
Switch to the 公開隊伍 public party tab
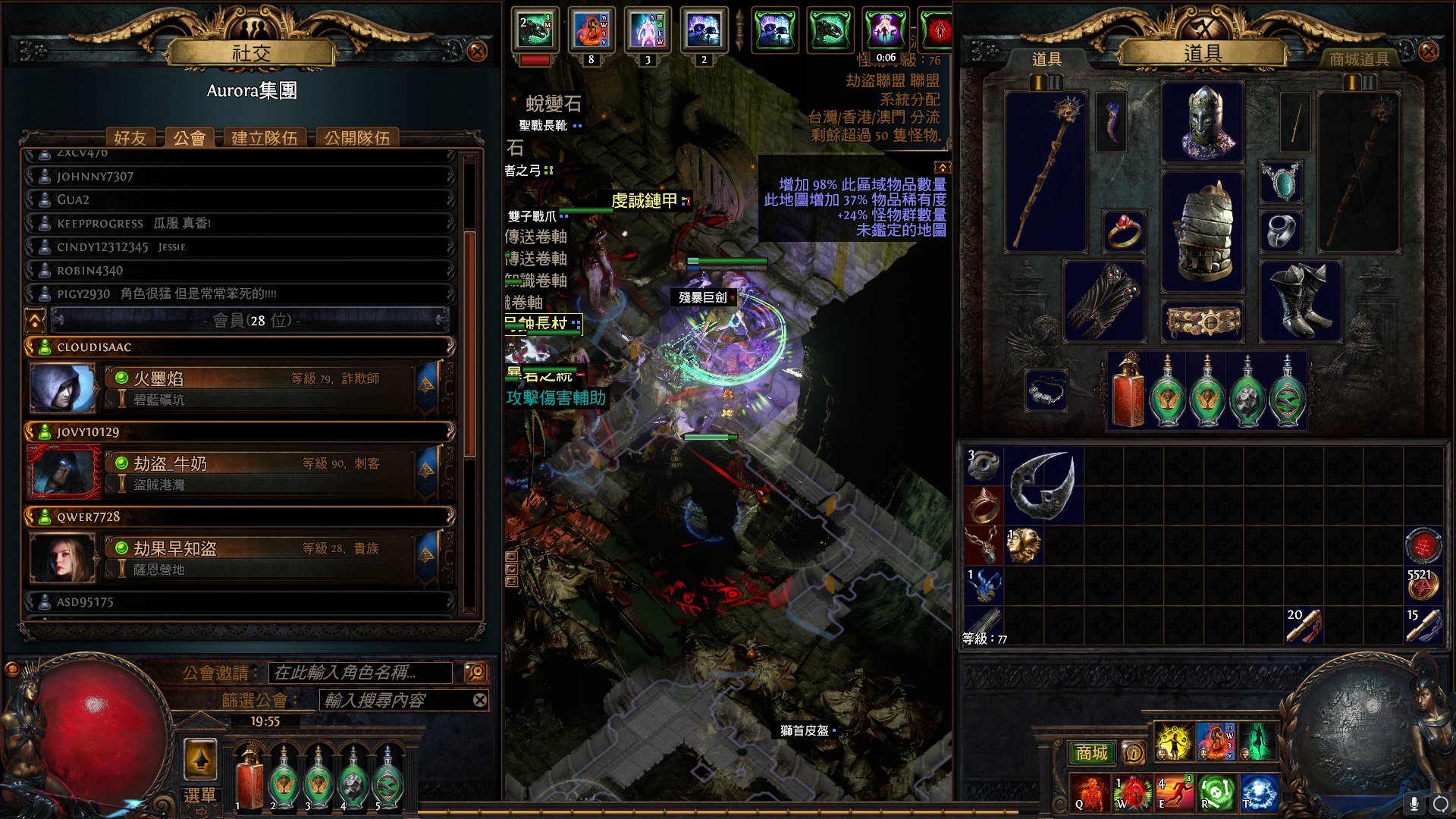(356, 138)
